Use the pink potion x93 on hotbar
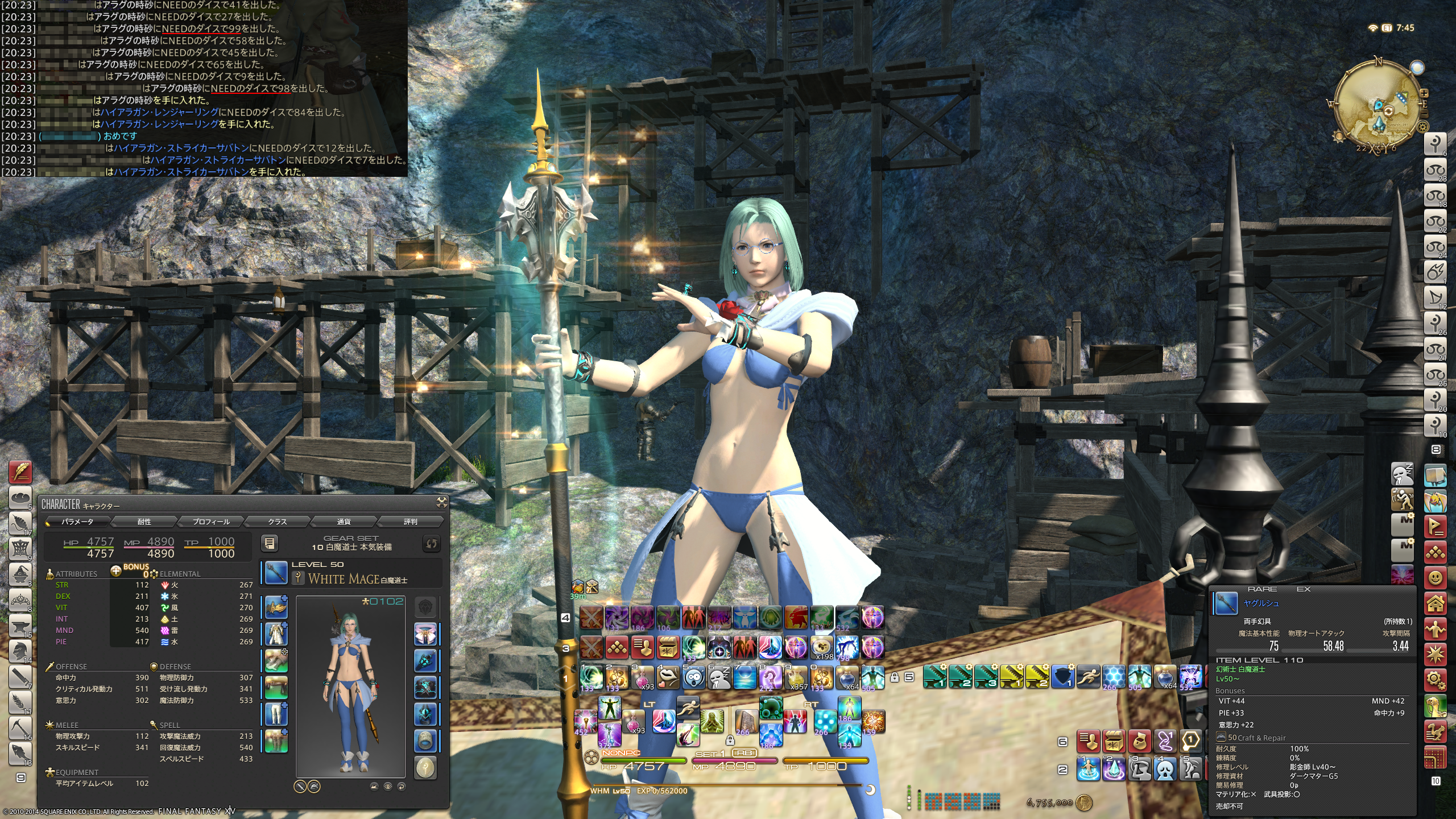This screenshot has height=819, width=1456. [643, 677]
